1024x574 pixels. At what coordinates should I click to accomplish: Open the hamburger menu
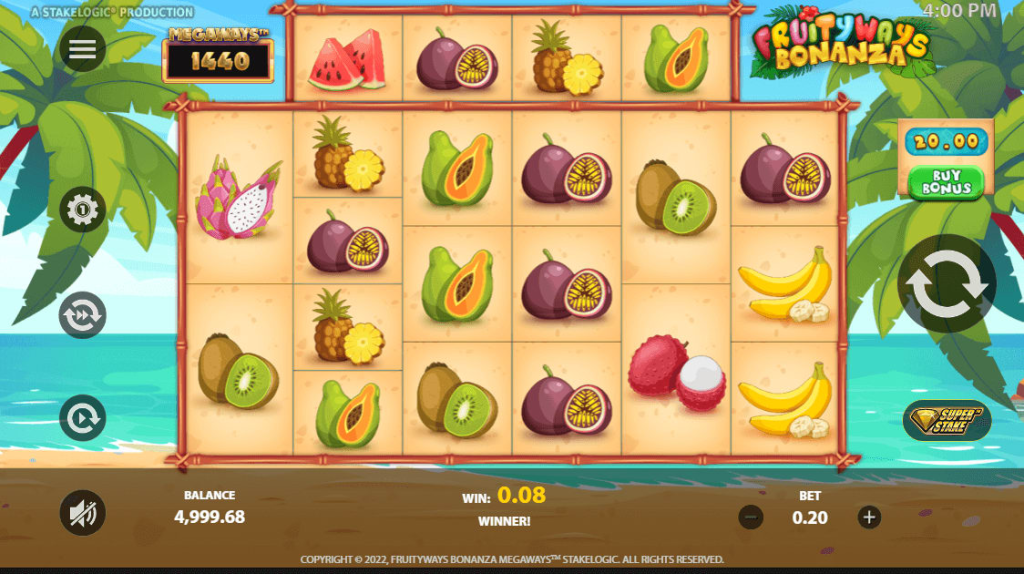[x=82, y=49]
